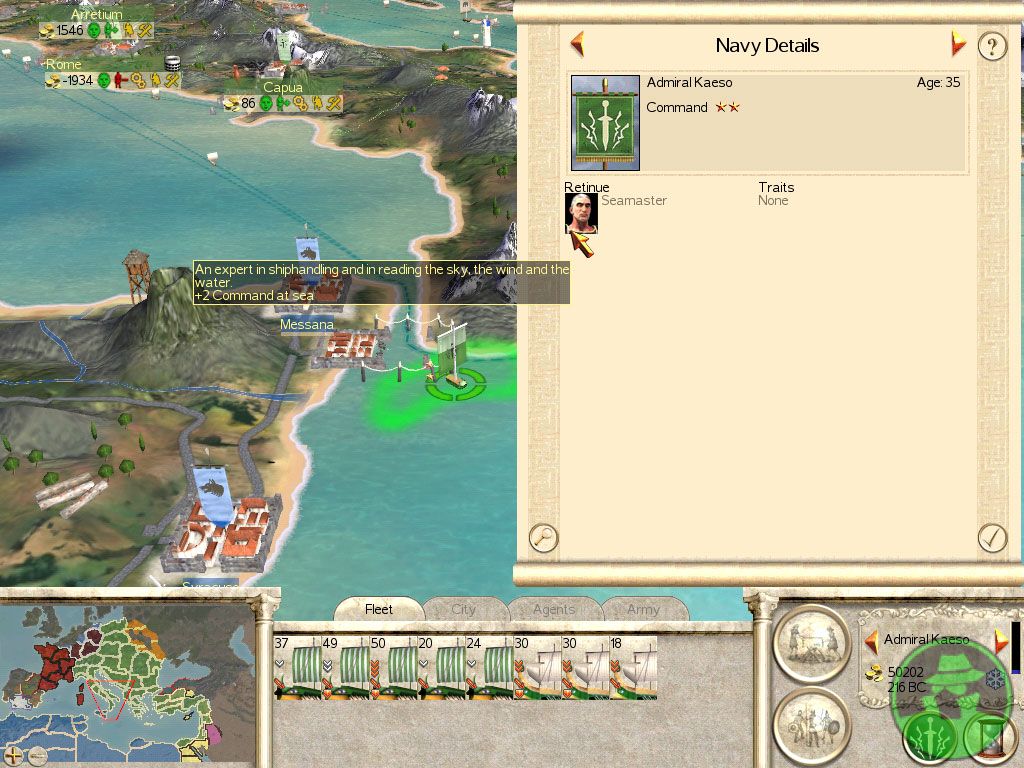Choose the ship card showing 50 crew
Viewport: 1024px width, 768px height.
tap(392, 667)
